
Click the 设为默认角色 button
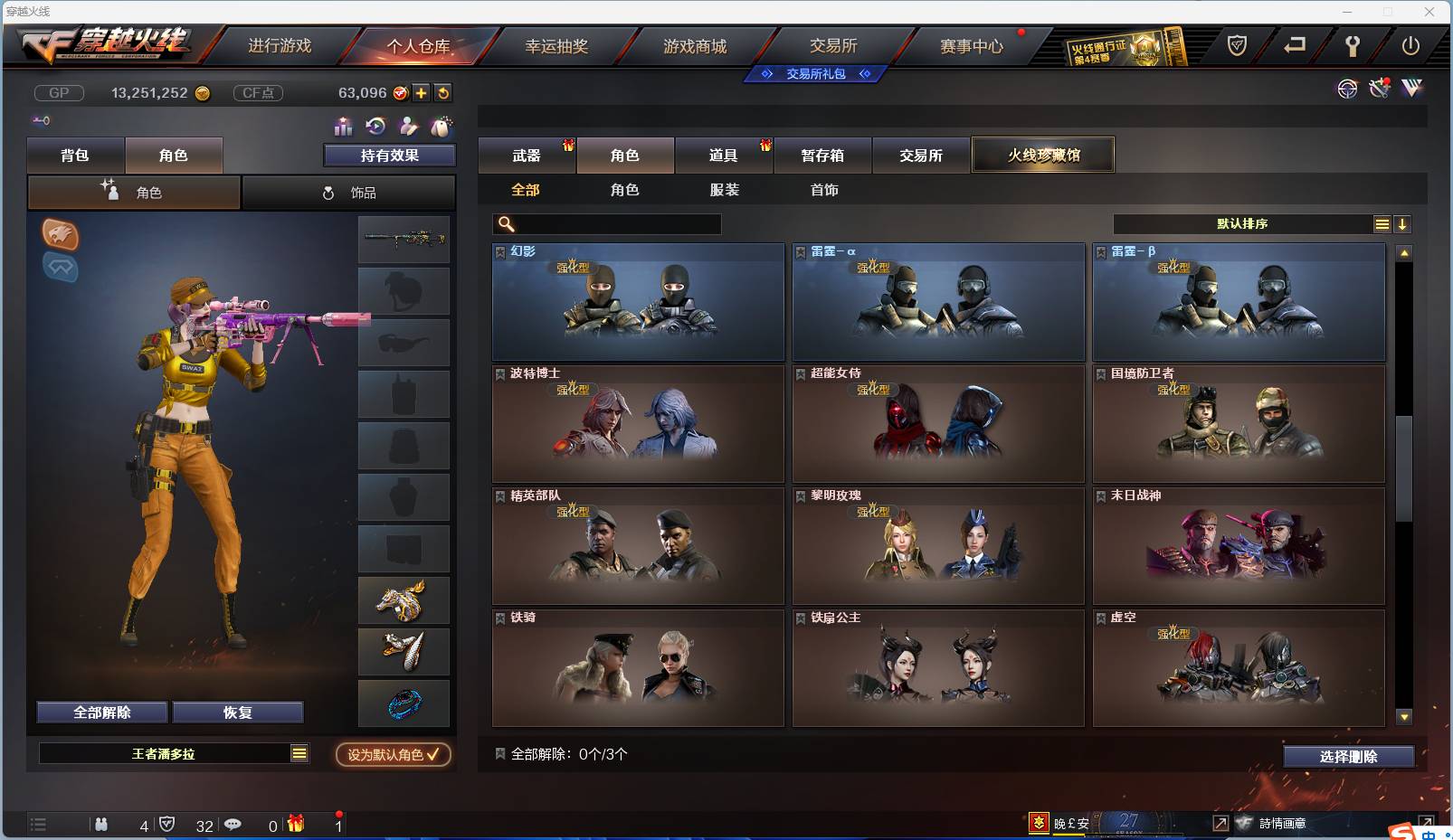(391, 756)
